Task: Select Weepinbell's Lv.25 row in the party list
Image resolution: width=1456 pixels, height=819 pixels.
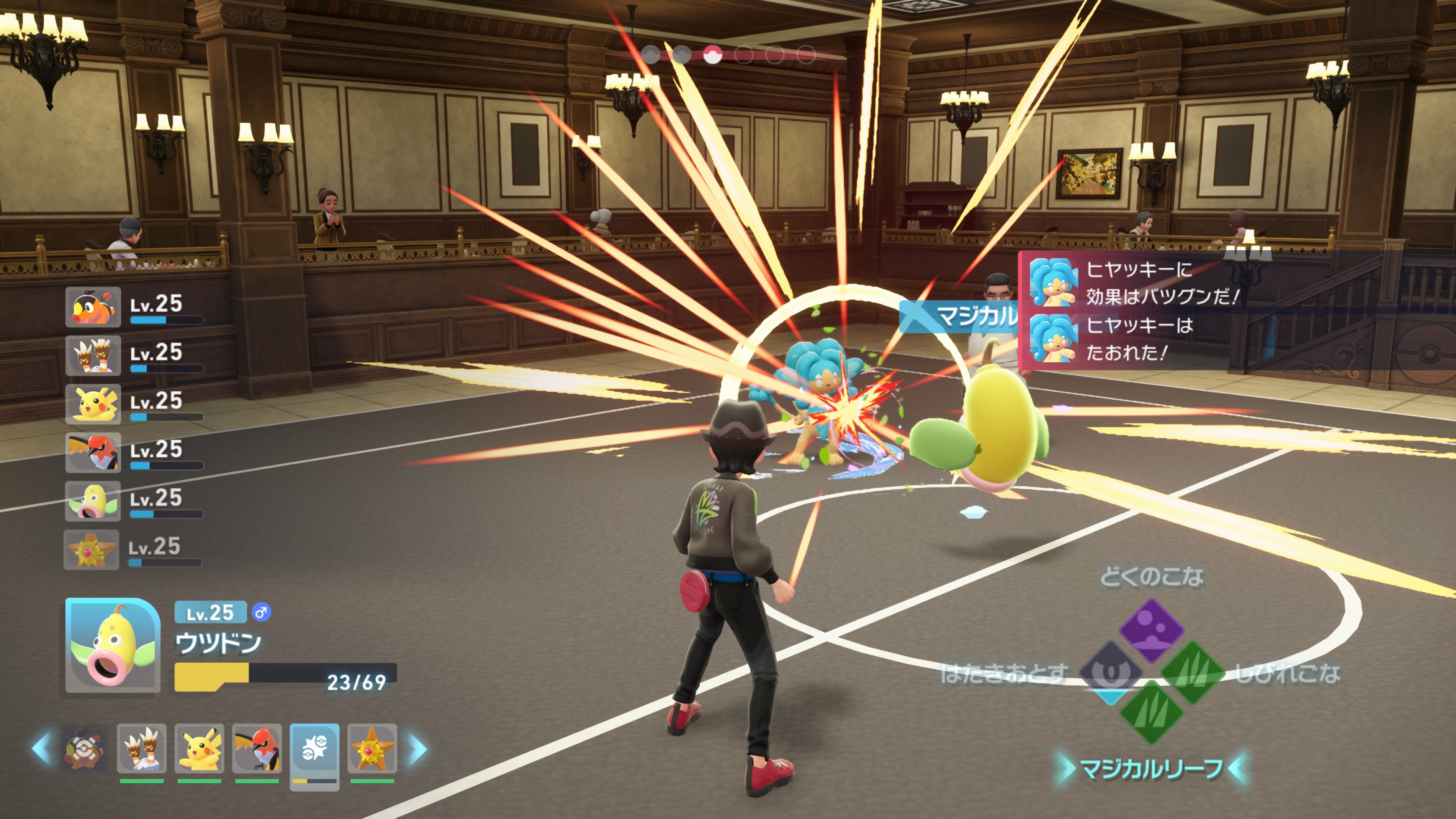Action: pyautogui.click(x=135, y=501)
